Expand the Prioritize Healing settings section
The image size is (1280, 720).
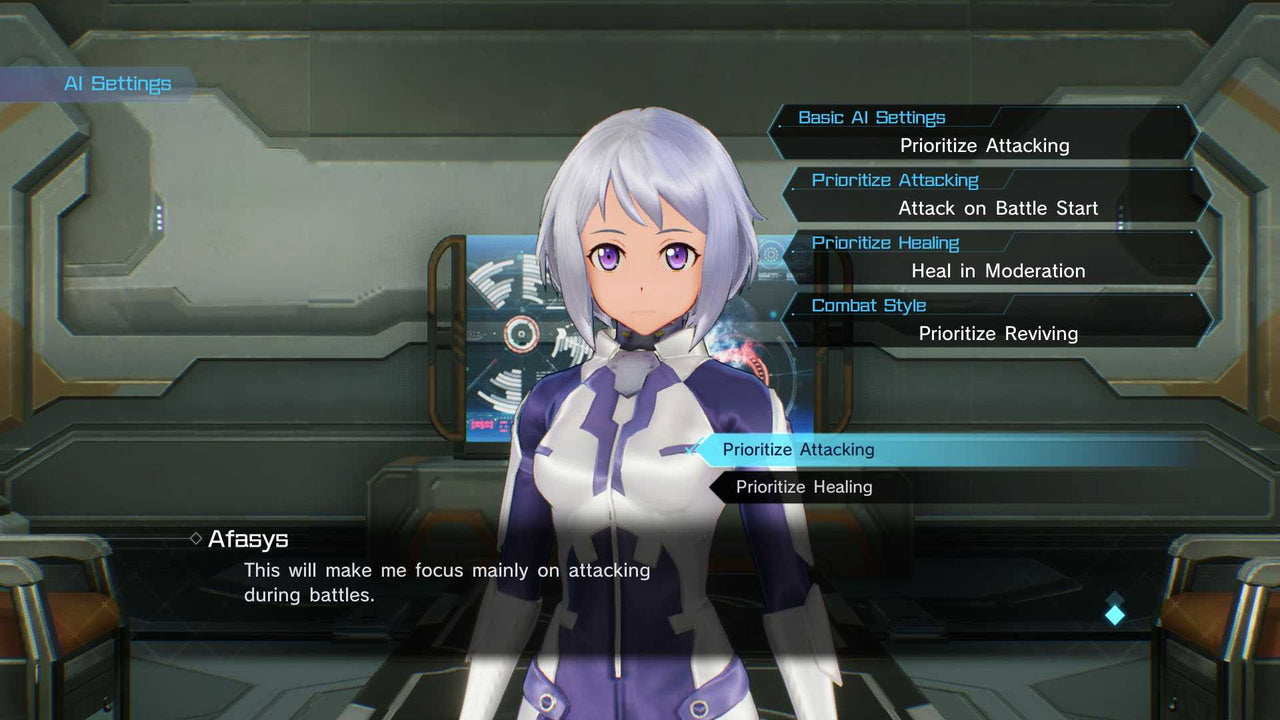pyautogui.click(x=885, y=242)
